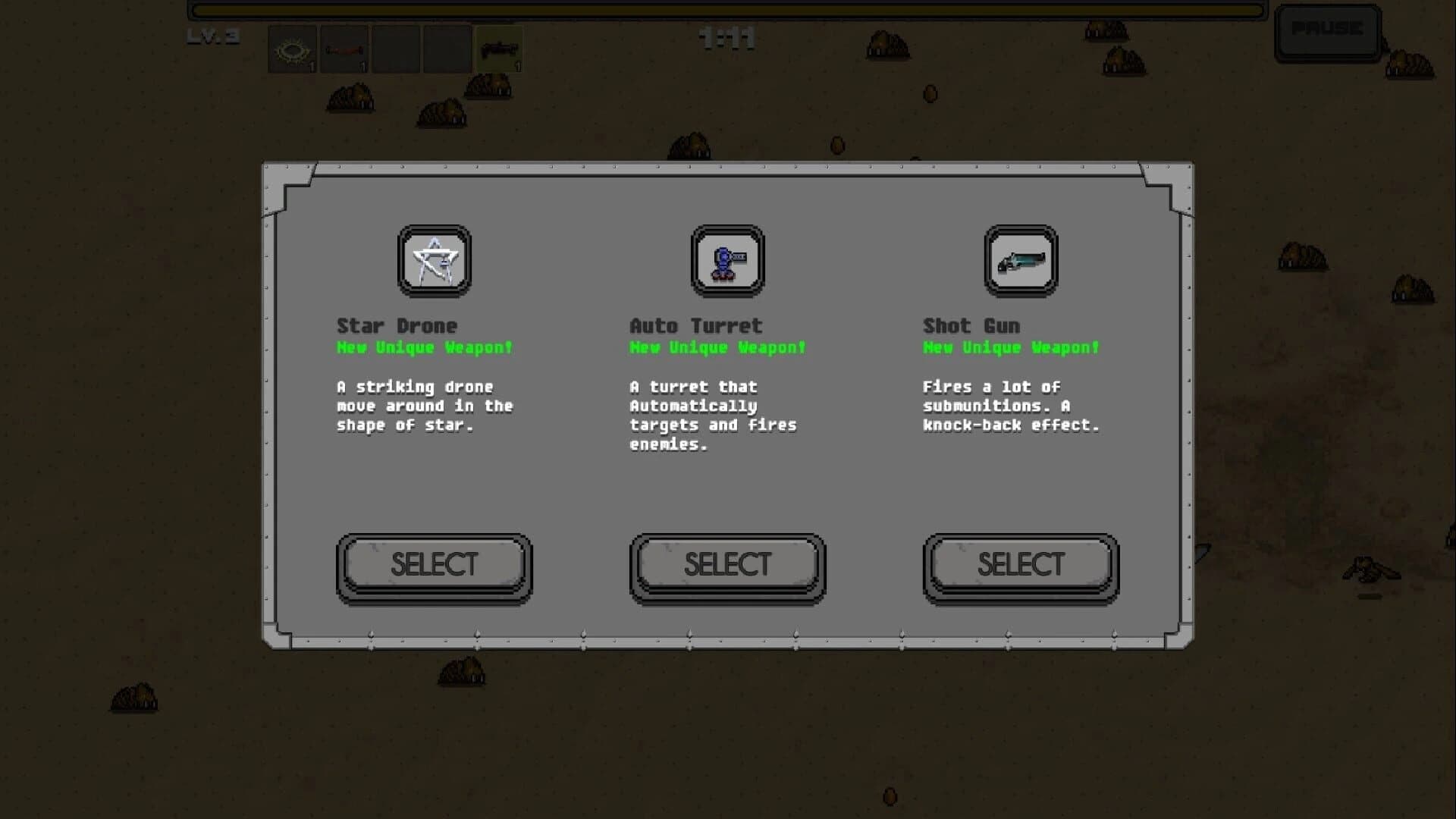The image size is (1456, 819).
Task: Click the PAUSE button in the top-right corner
Action: pos(1329,30)
